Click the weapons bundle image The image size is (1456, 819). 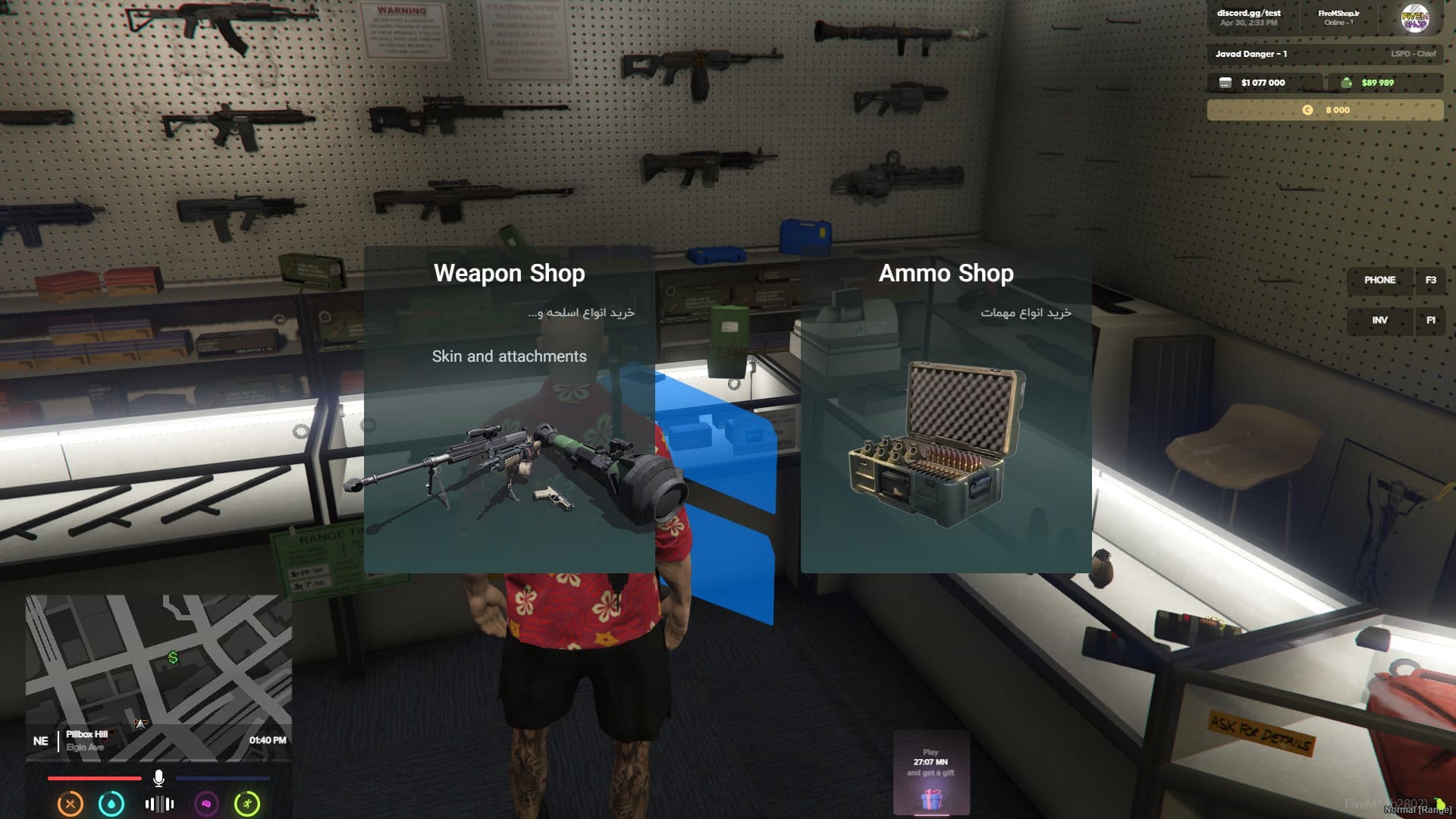click(x=516, y=470)
